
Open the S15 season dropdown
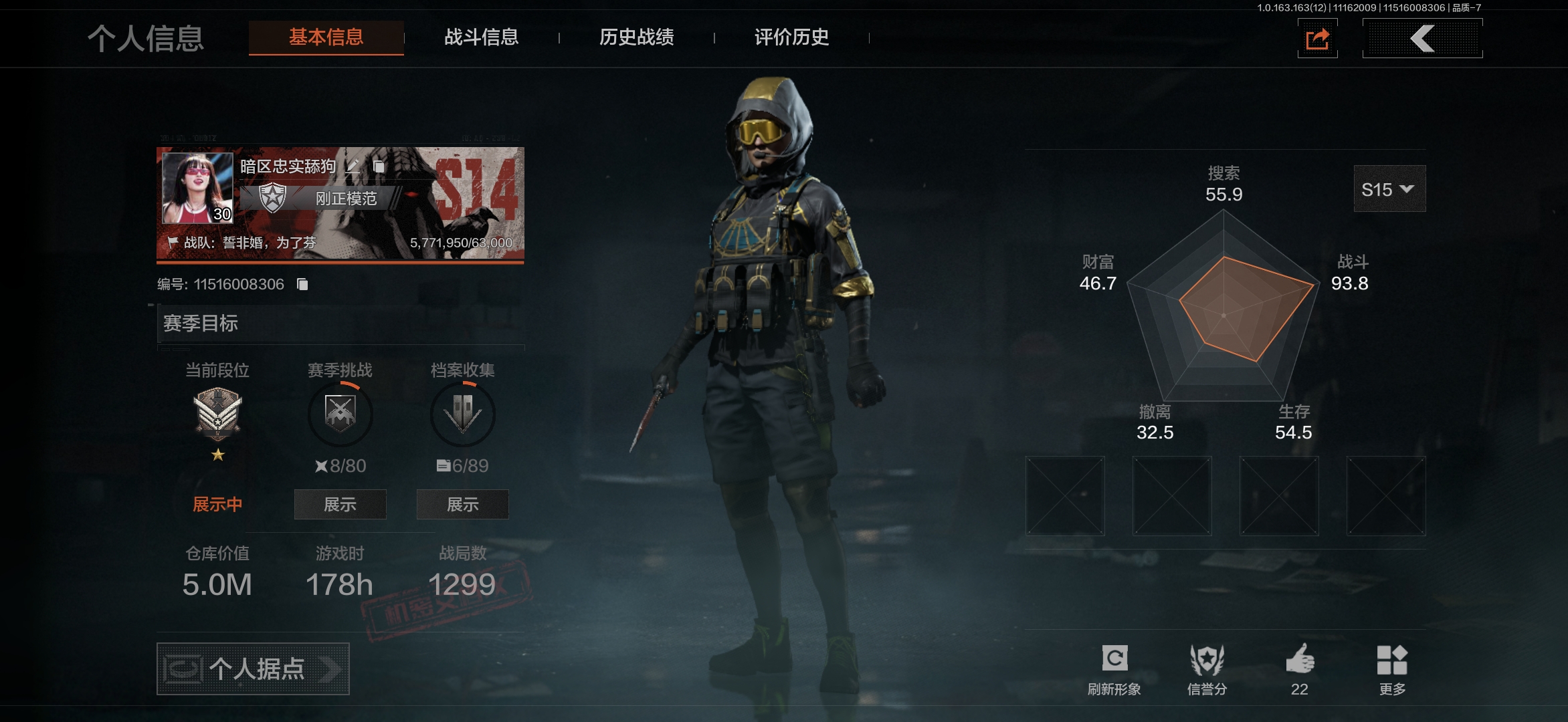[x=1389, y=189]
